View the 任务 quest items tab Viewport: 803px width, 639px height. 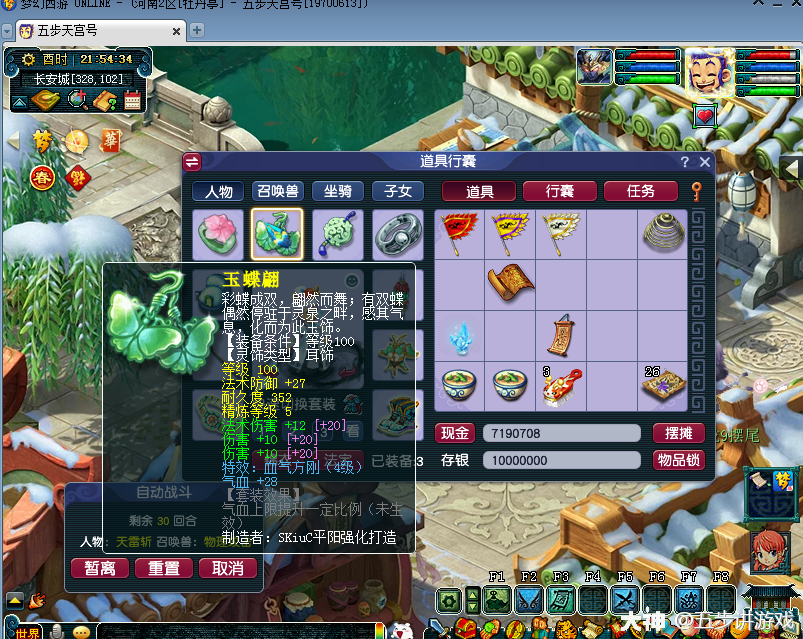[x=640, y=191]
